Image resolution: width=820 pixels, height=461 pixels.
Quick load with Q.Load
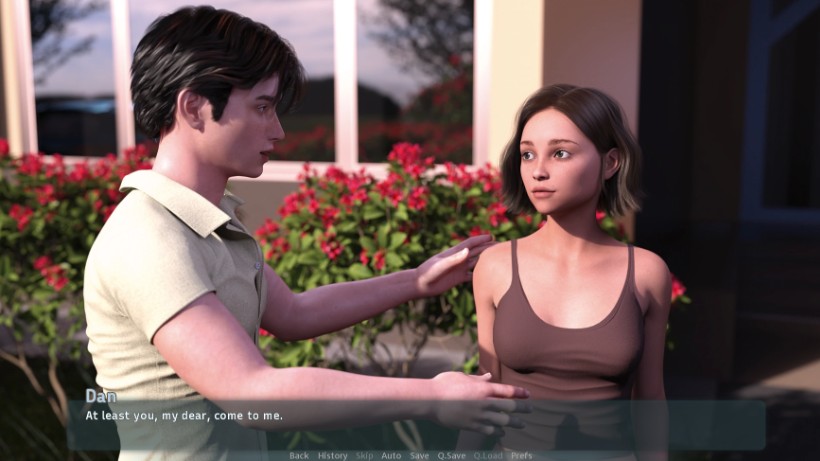[x=488, y=455]
